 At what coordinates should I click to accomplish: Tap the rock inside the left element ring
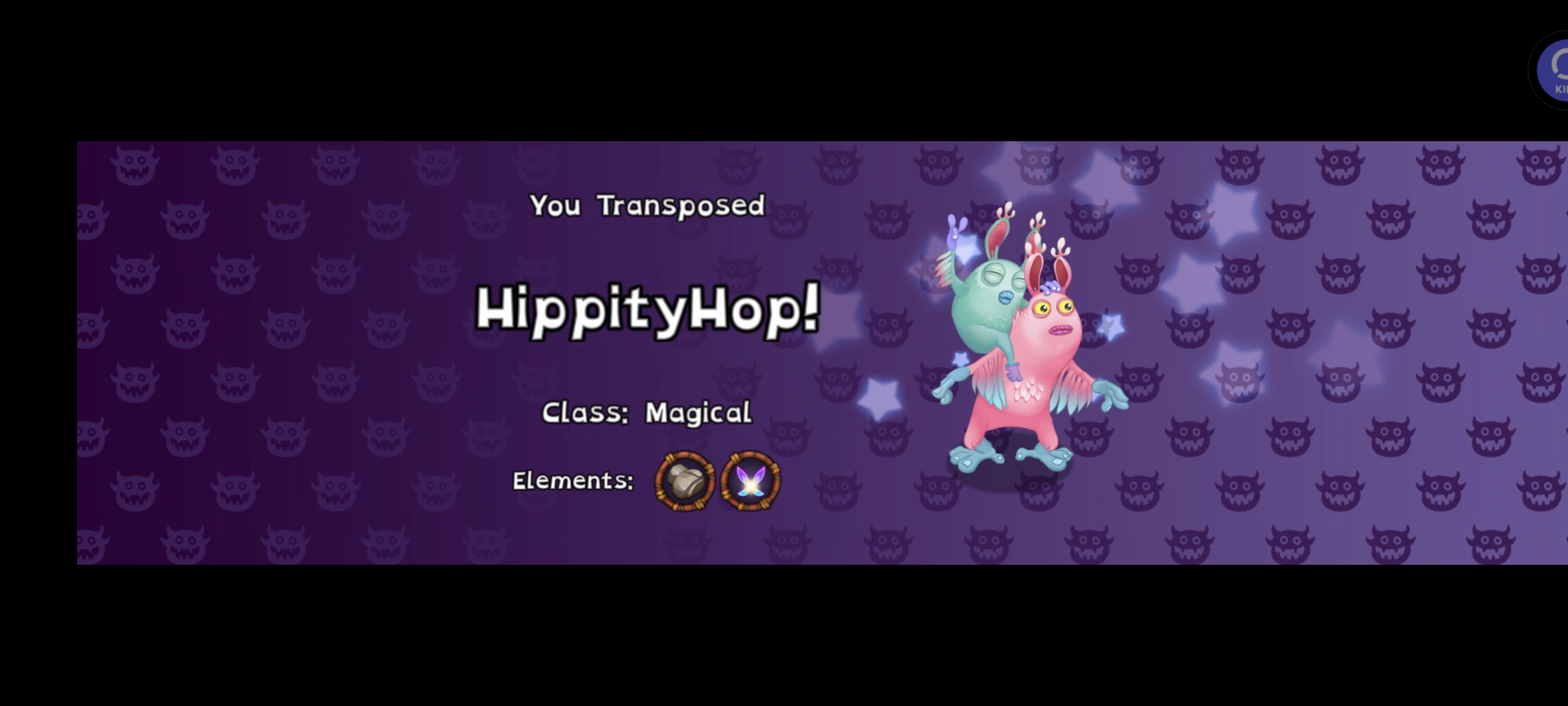683,482
